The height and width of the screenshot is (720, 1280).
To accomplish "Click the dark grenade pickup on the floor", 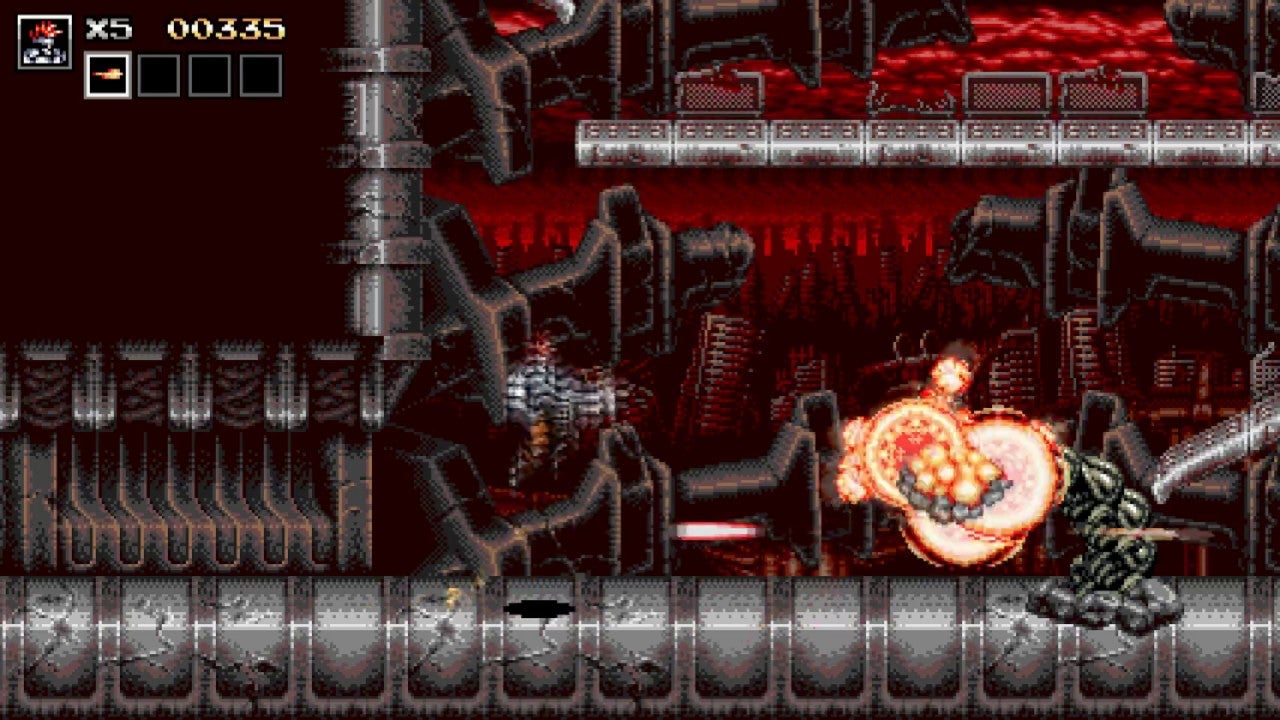I will pos(541,606).
